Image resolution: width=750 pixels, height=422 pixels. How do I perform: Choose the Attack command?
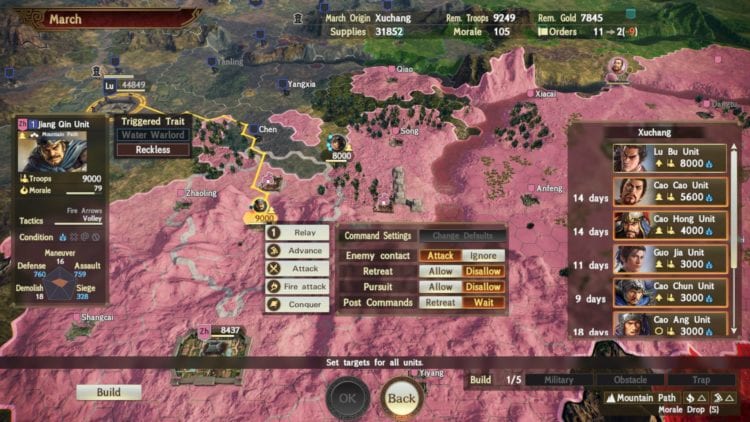tap(297, 269)
